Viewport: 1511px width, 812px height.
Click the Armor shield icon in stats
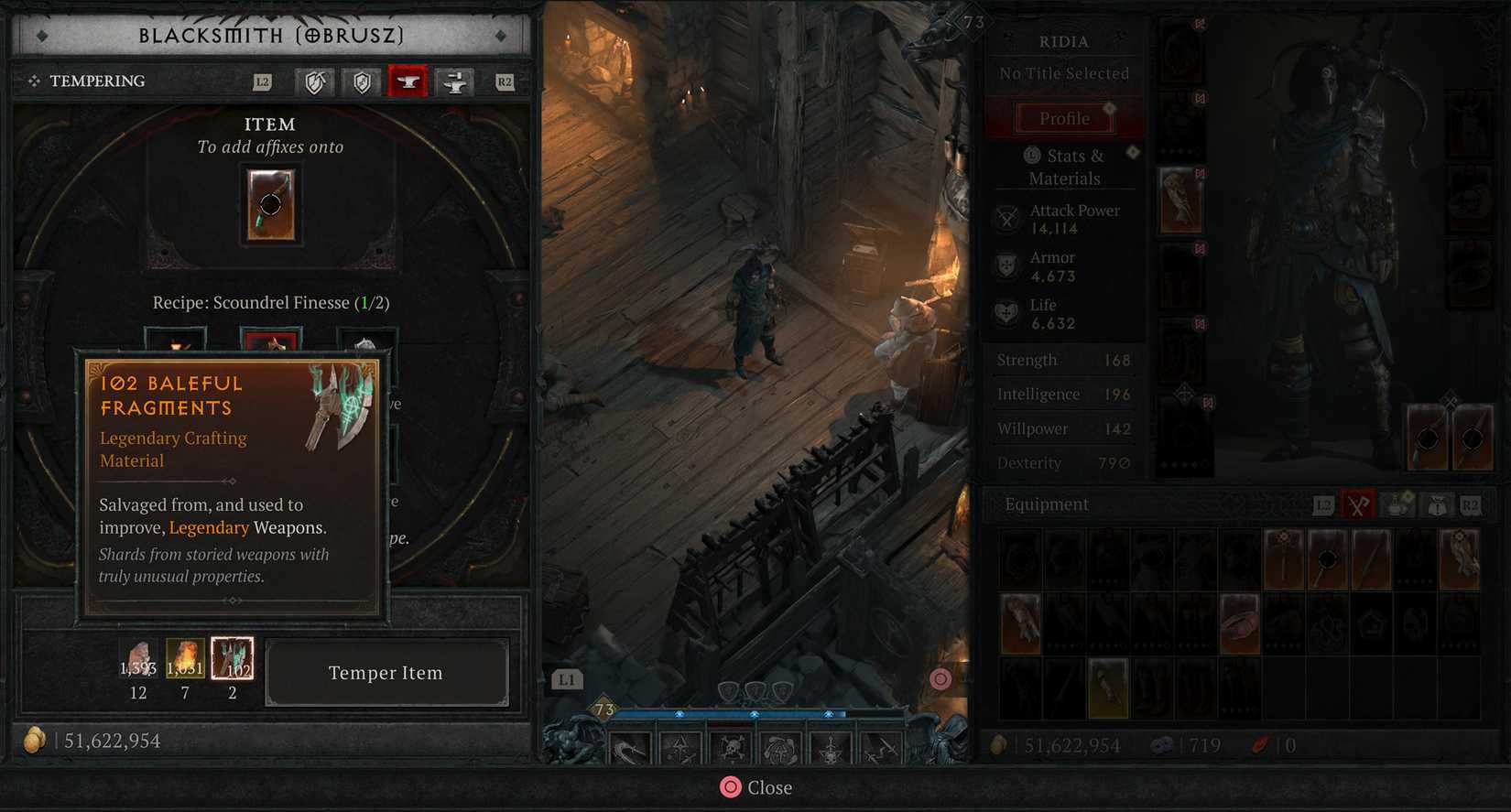tap(1007, 265)
